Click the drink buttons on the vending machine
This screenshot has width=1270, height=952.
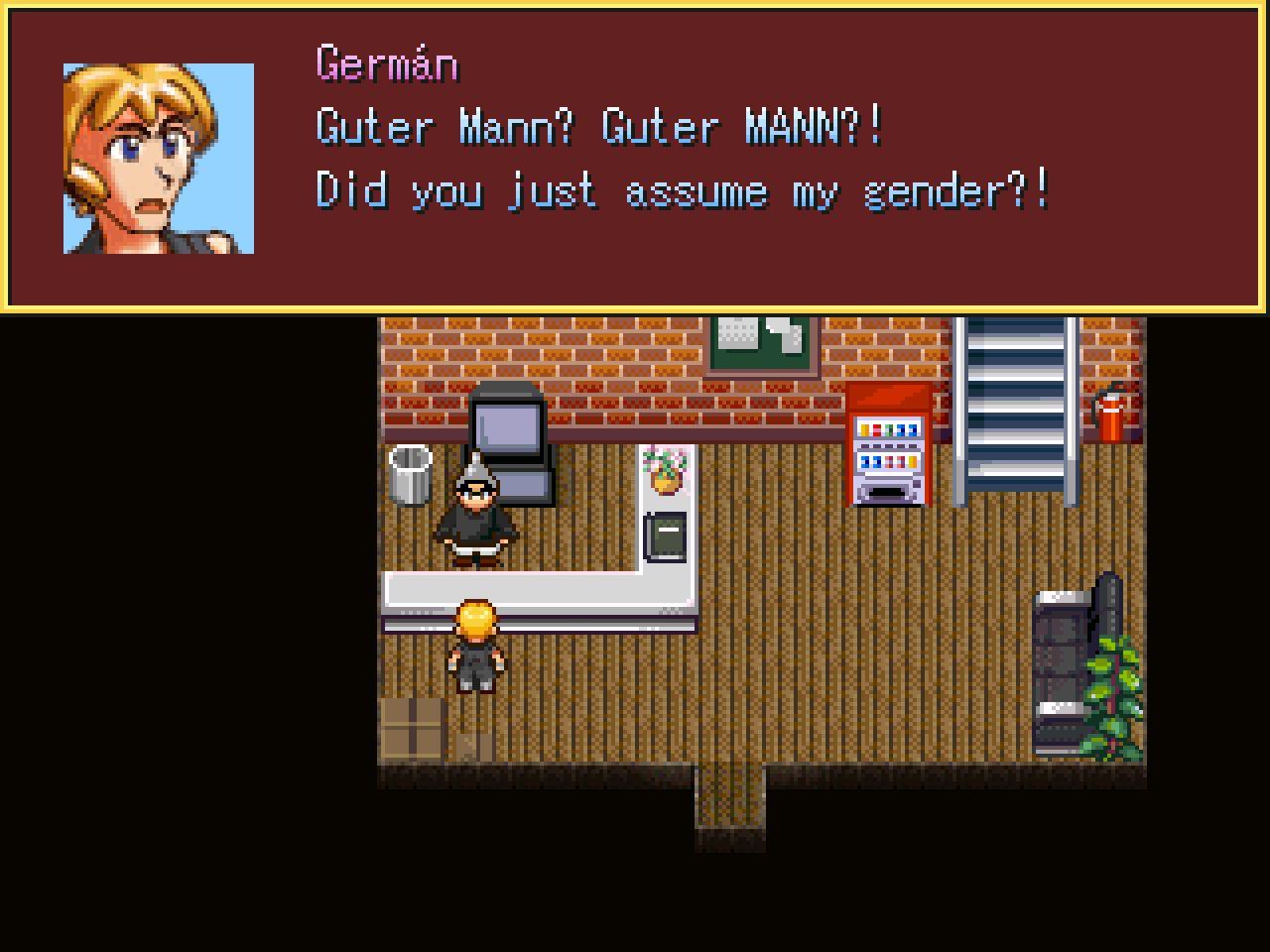888,446
